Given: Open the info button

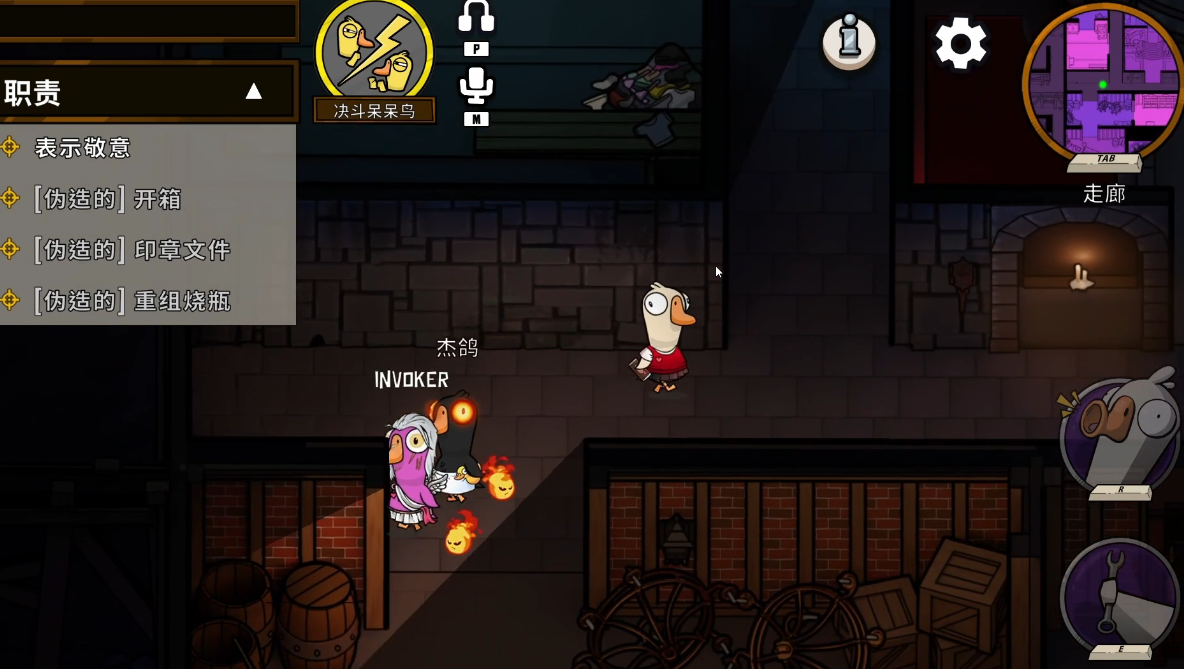Looking at the screenshot, I should click(849, 42).
